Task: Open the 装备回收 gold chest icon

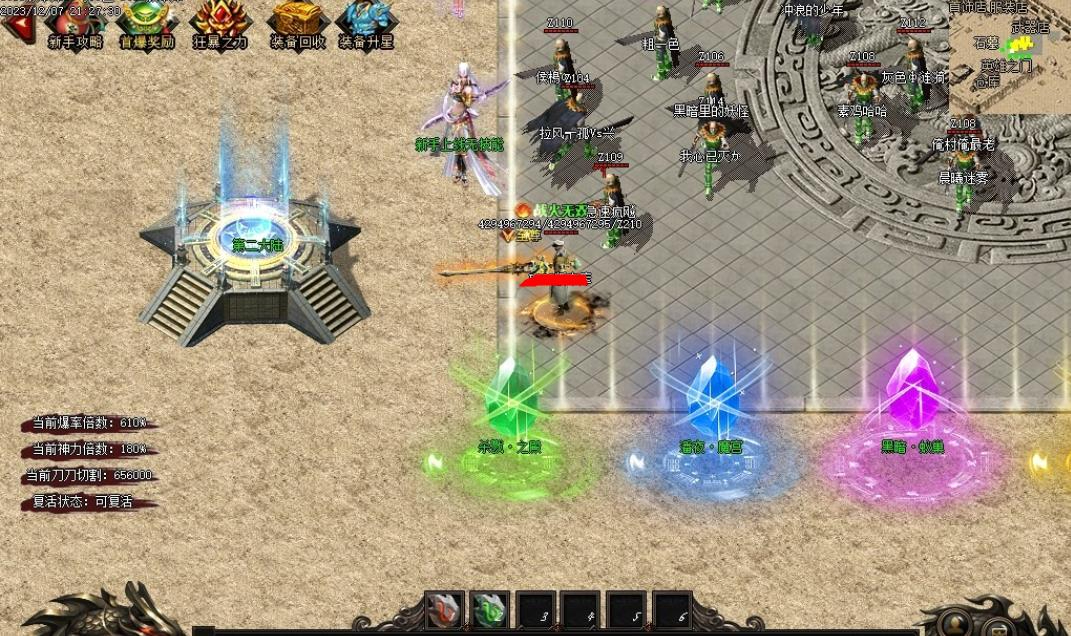Action: tap(297, 24)
